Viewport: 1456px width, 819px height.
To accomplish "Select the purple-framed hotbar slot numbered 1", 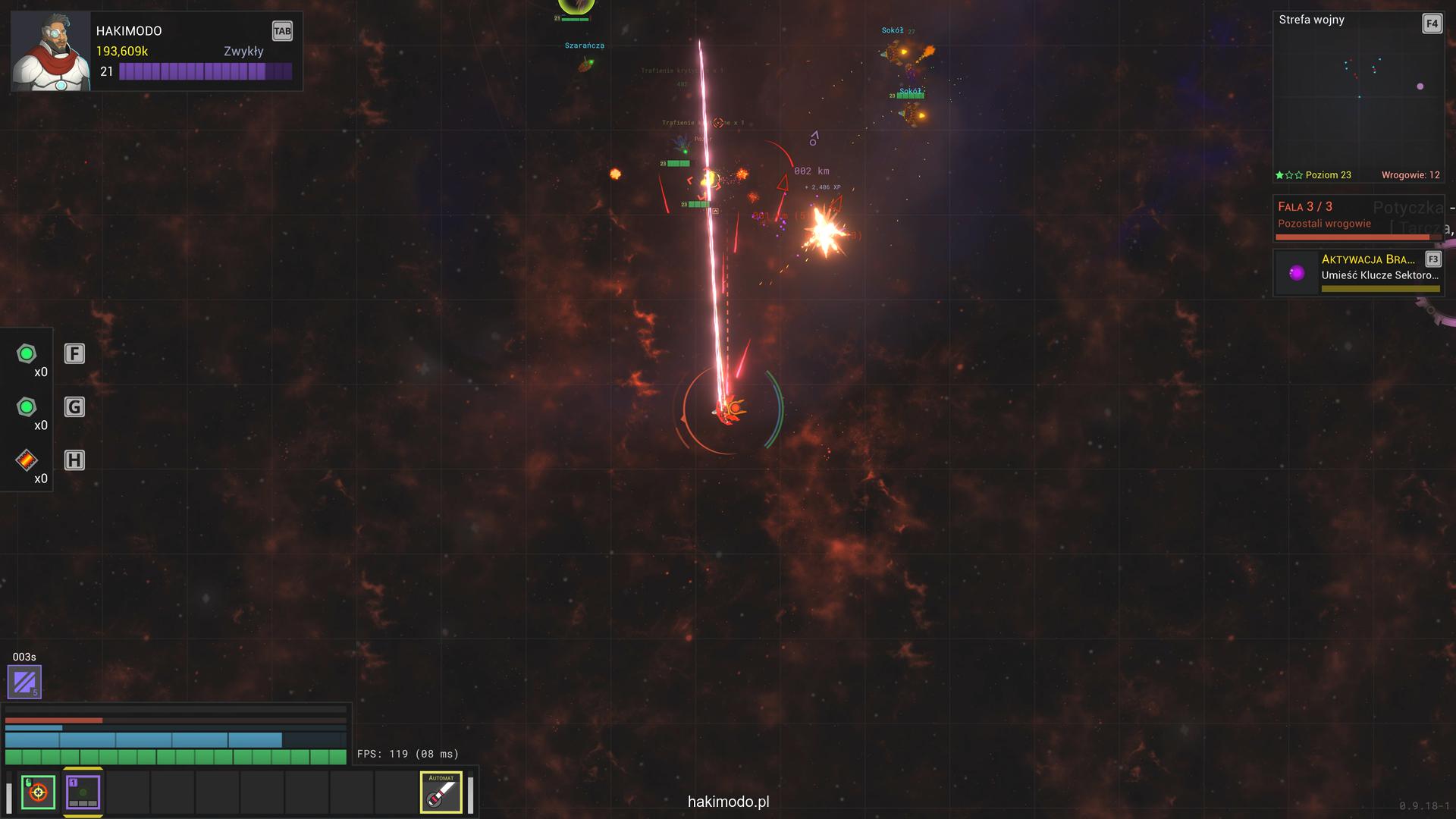I will pos(83,792).
